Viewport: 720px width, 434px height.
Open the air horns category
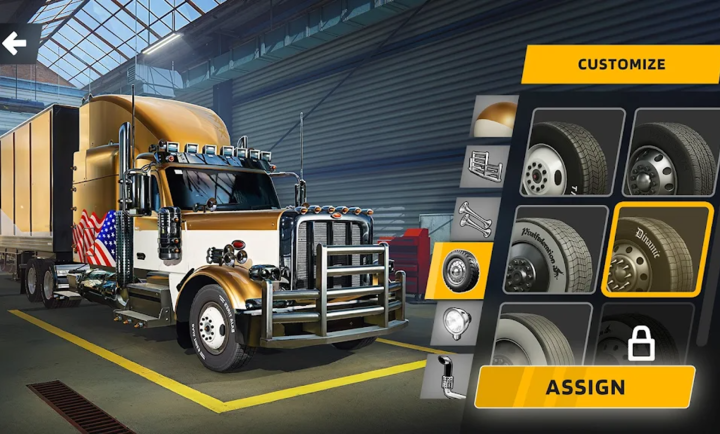(476, 217)
